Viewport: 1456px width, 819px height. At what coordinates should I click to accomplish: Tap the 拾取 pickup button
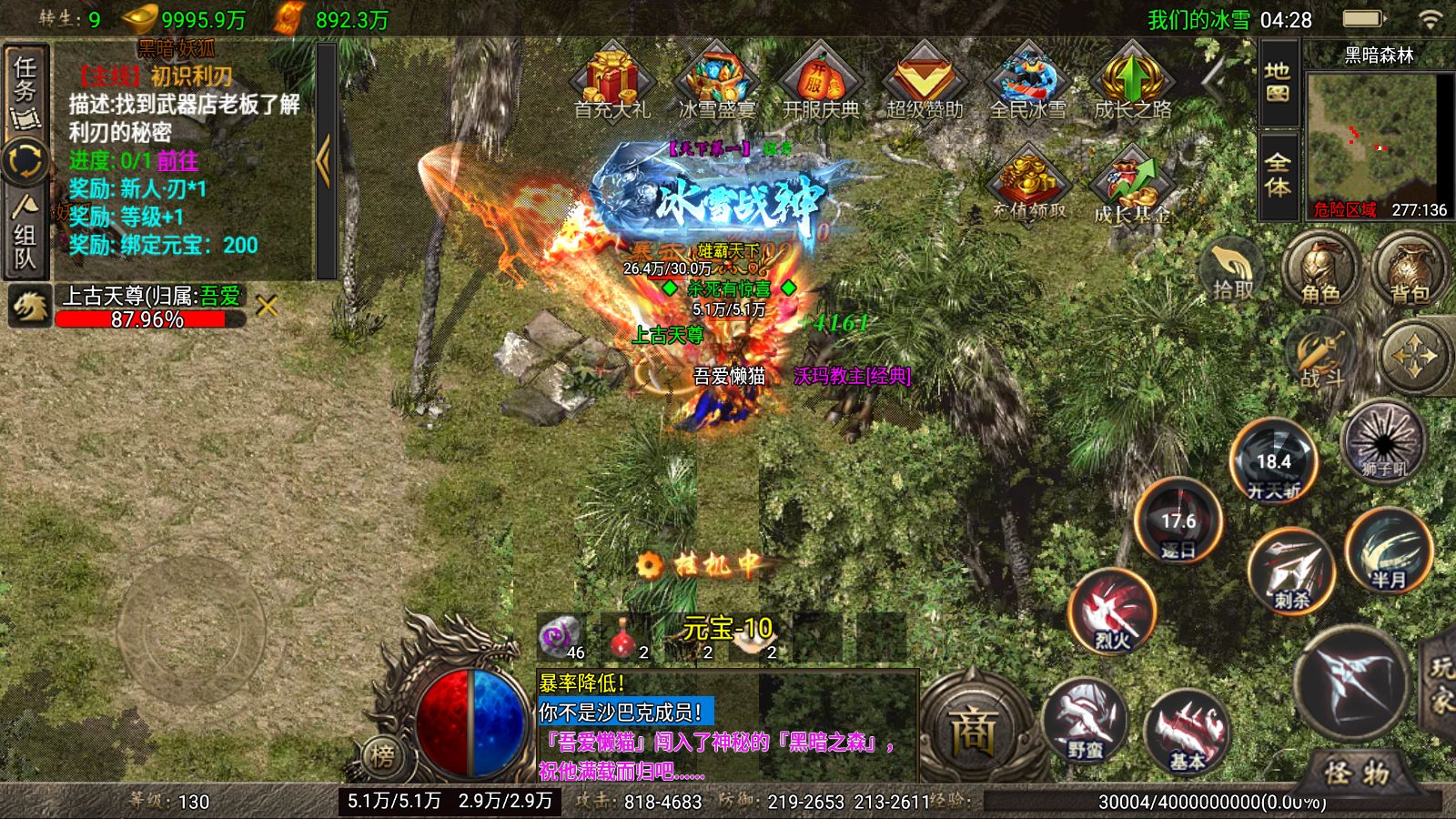coord(1233,270)
